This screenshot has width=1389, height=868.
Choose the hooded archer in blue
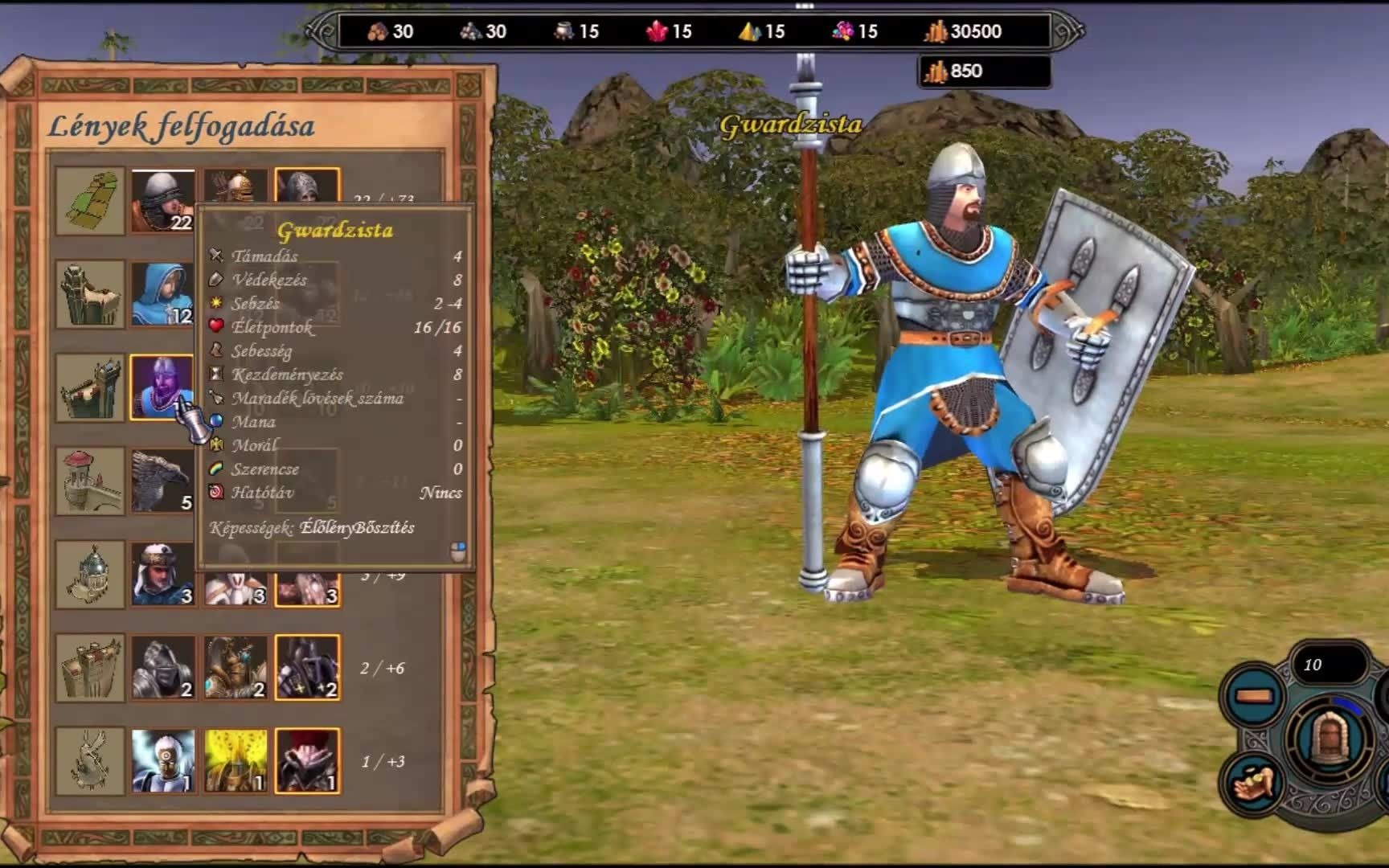(162, 294)
